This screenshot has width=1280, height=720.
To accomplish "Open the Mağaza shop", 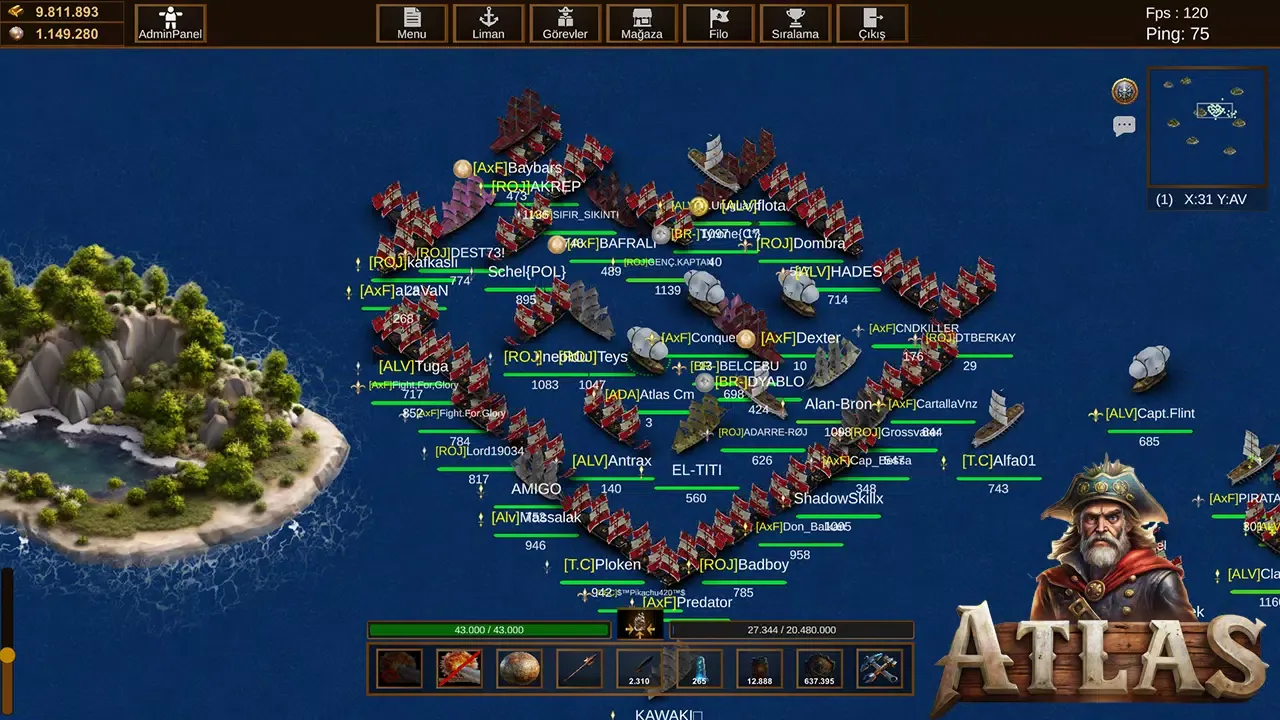I will [x=641, y=22].
